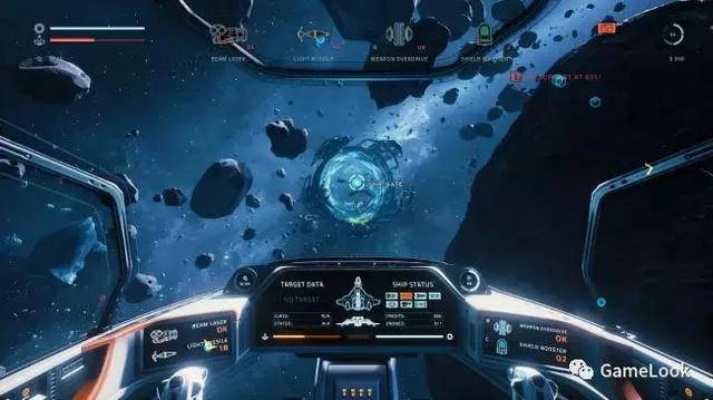This screenshot has width=713, height=400.
Task: Activate the Shield Booster icon in top bar
Action: (x=484, y=34)
